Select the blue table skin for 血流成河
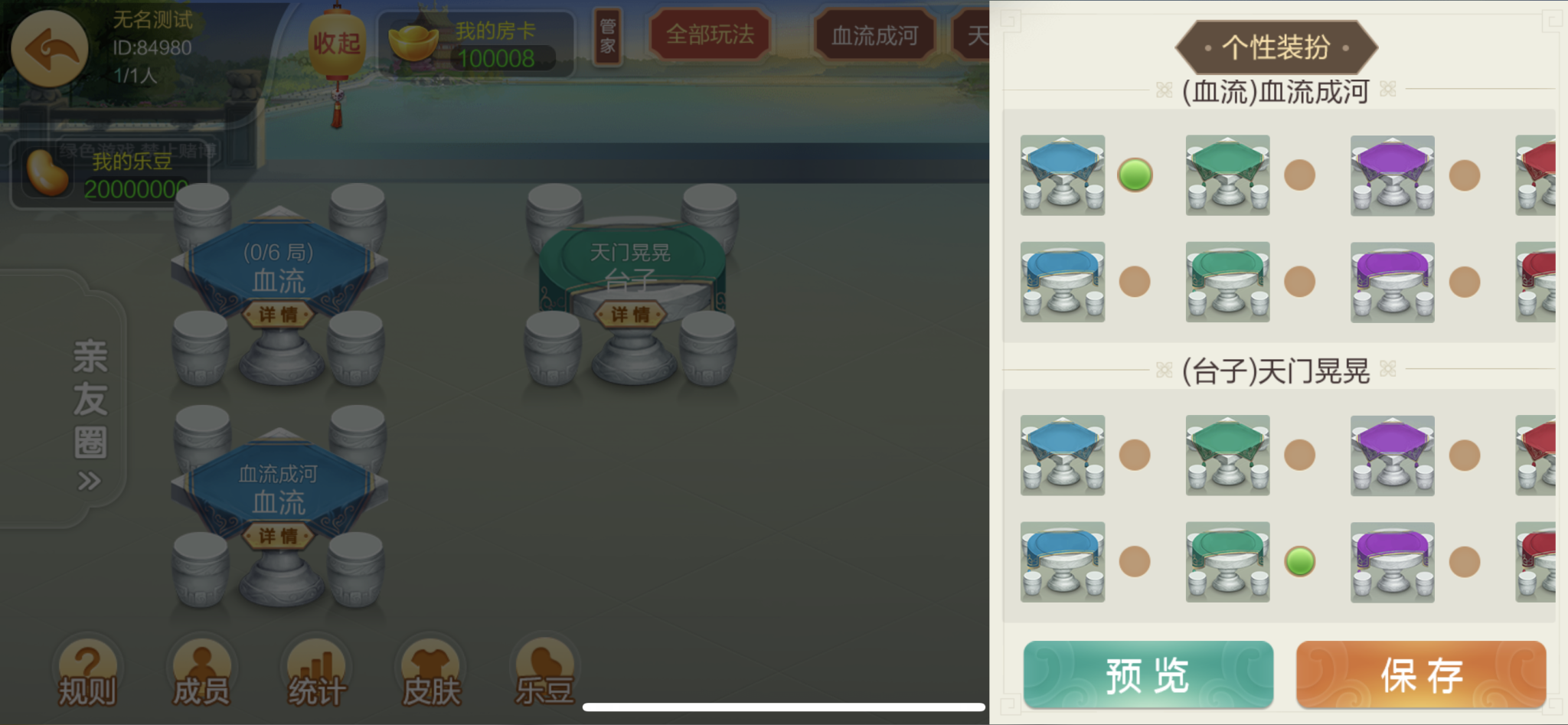1568x725 pixels. [x=1062, y=175]
